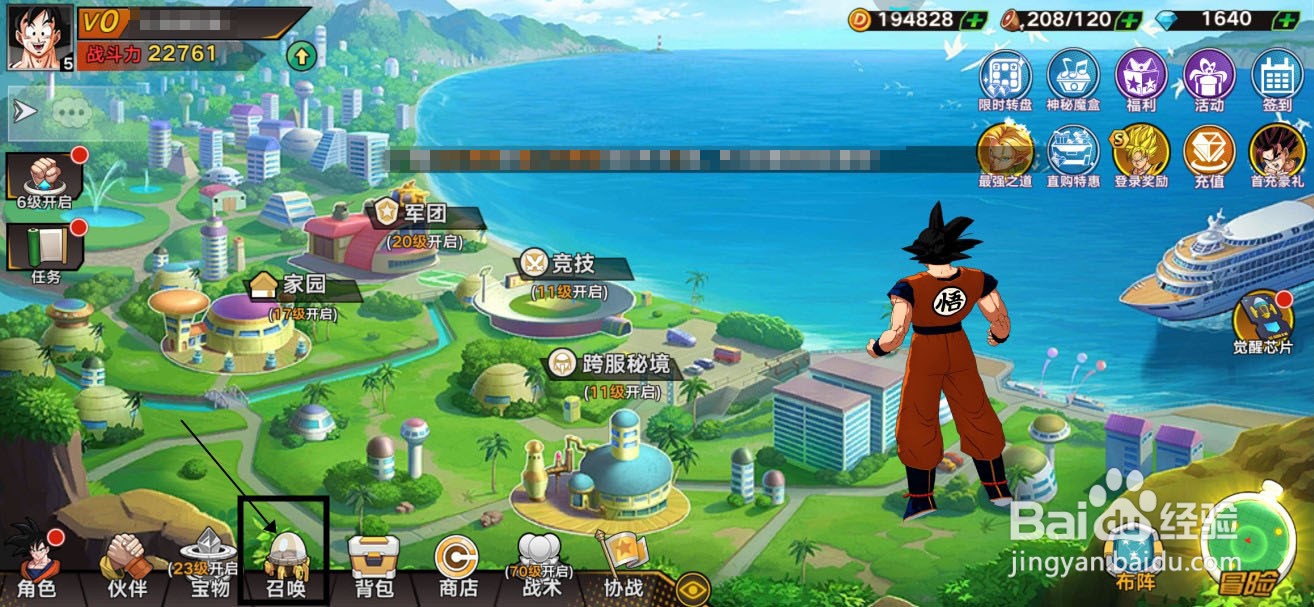Enter the 竞技 arena building label
1314x607 pixels.
point(573,264)
